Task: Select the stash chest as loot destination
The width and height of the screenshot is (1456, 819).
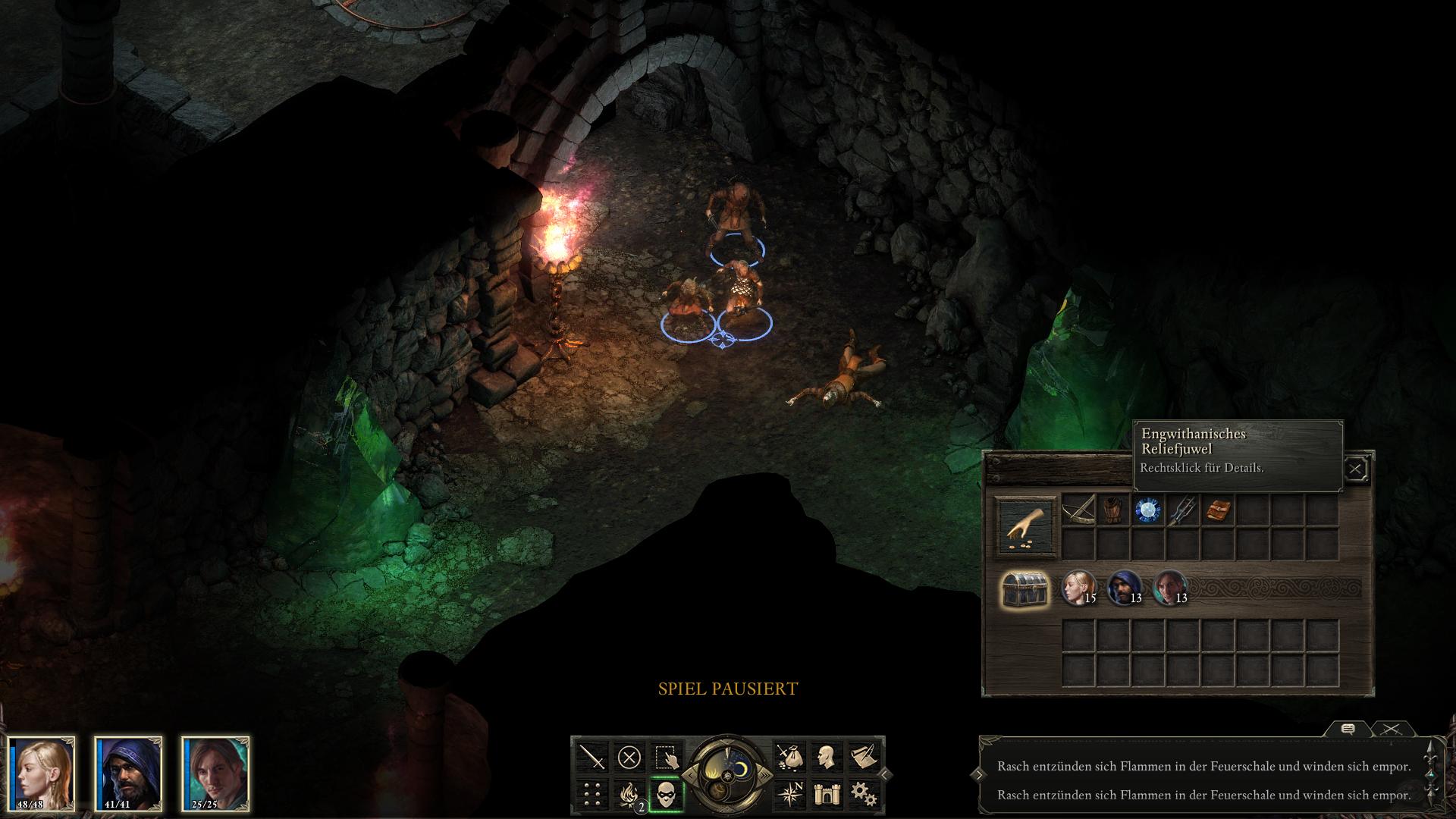Action: pos(1025,588)
